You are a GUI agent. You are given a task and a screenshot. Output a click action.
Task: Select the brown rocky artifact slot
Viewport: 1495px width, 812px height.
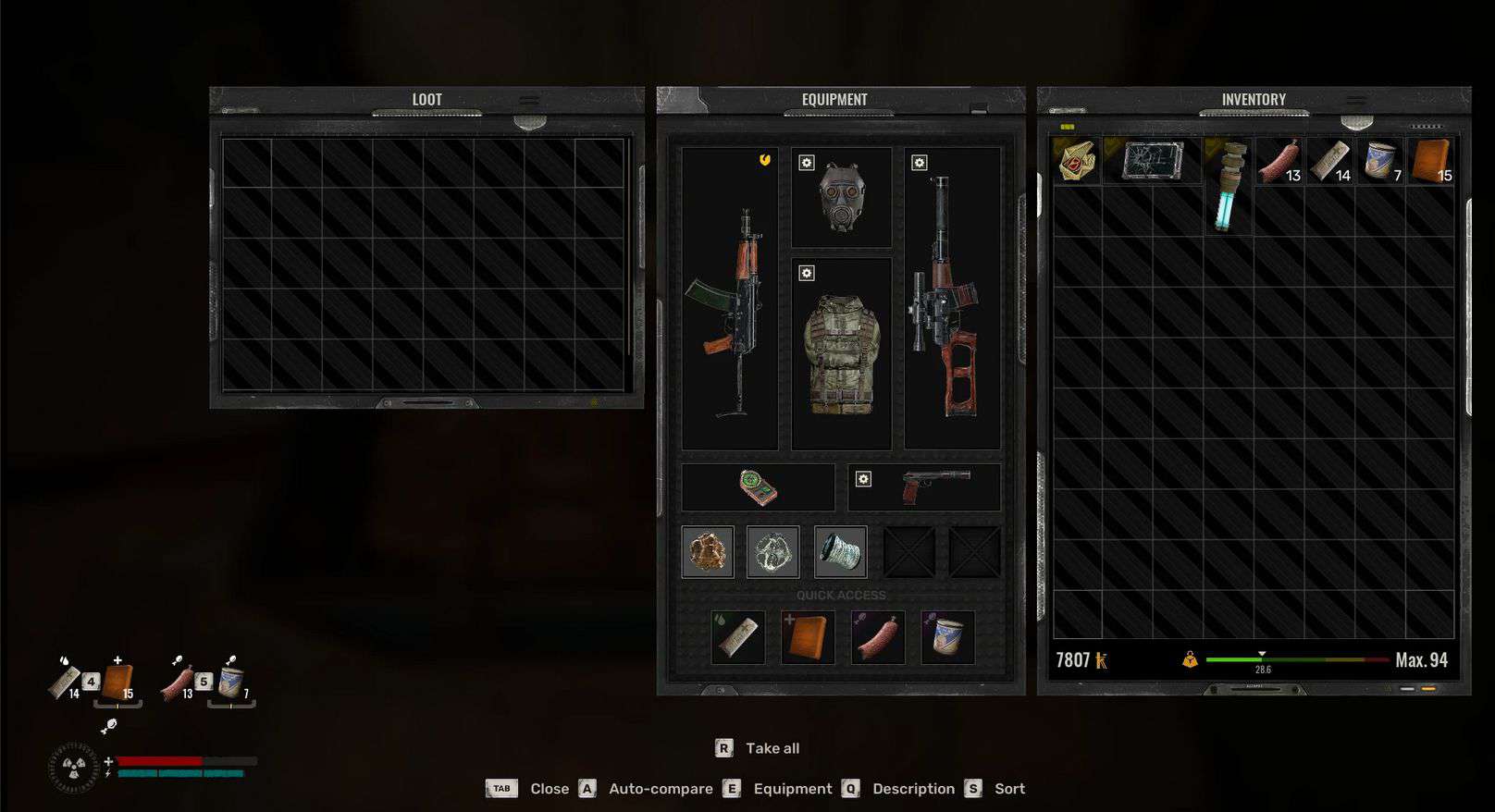click(708, 552)
